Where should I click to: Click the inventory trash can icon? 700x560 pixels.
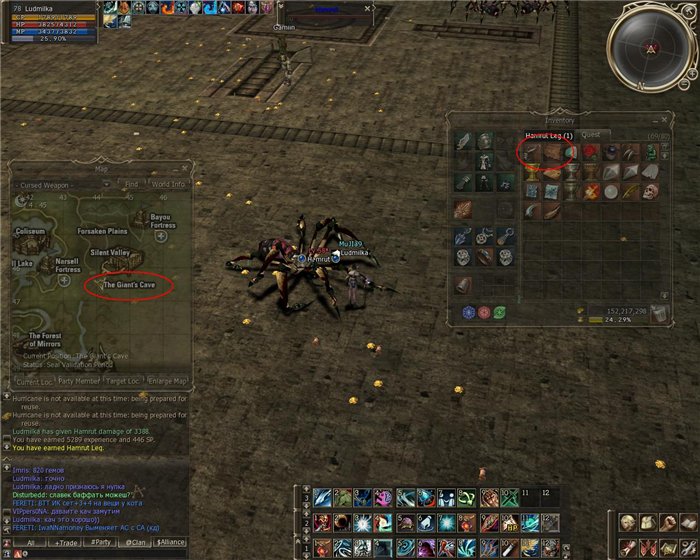[657, 314]
